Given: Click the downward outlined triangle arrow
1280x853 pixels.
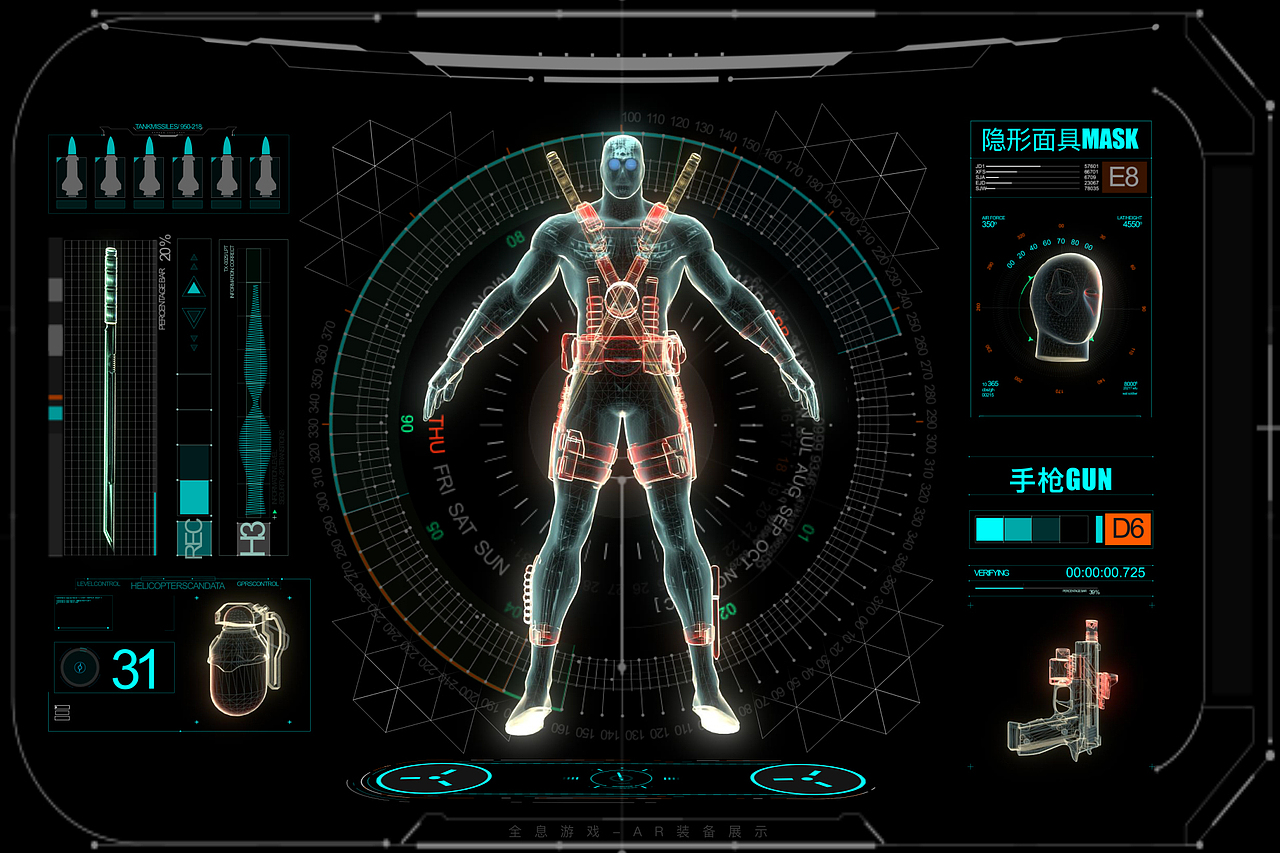Looking at the screenshot, I should click(194, 319).
